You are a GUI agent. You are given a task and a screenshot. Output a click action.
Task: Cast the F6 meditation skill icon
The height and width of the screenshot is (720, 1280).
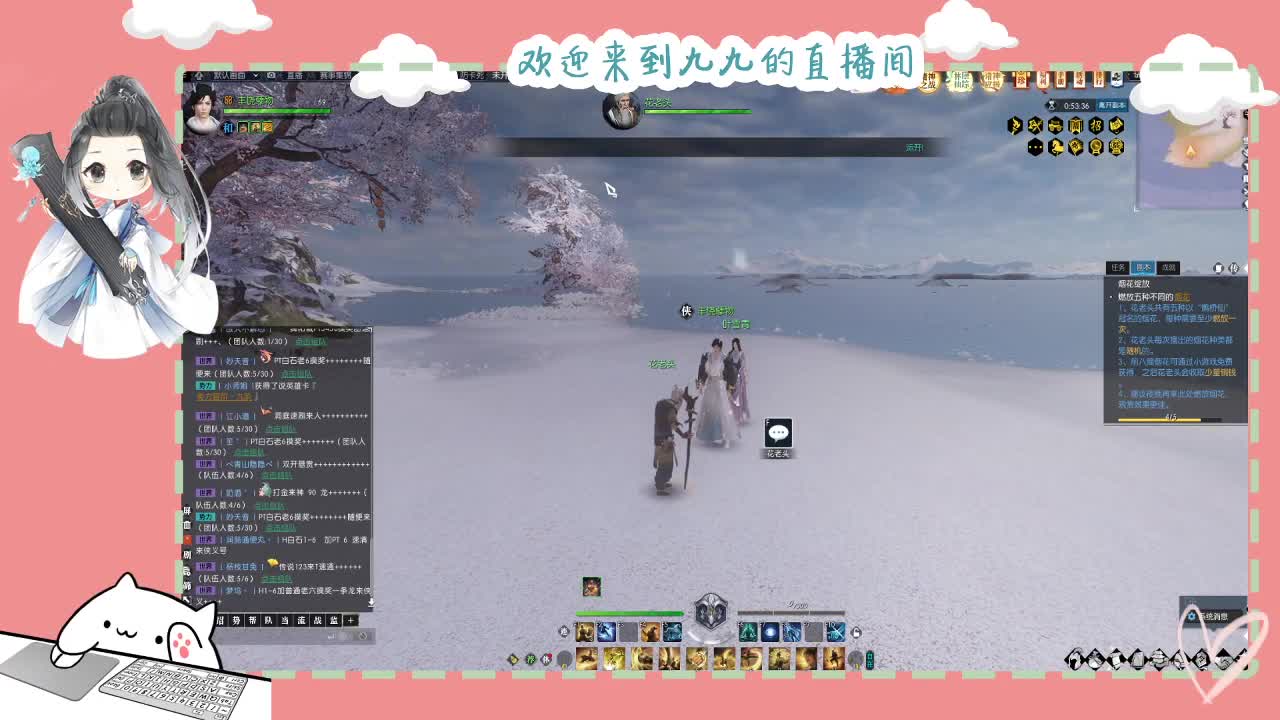coord(746,632)
